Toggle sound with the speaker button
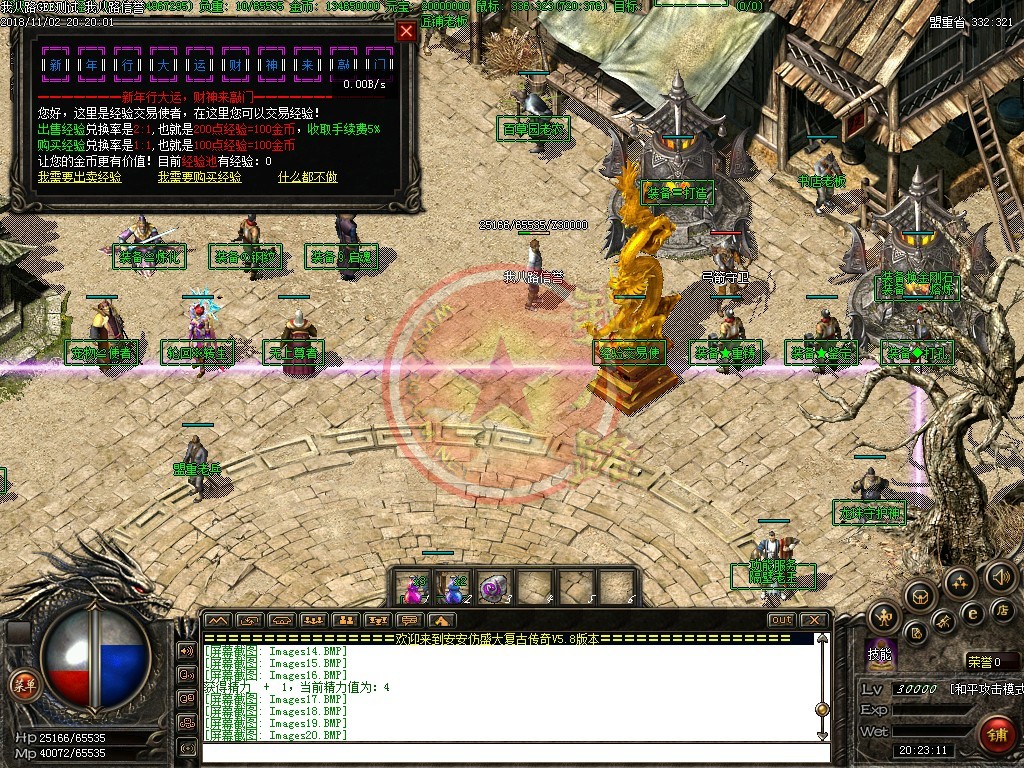This screenshot has height=768, width=1024. pyautogui.click(x=1000, y=577)
